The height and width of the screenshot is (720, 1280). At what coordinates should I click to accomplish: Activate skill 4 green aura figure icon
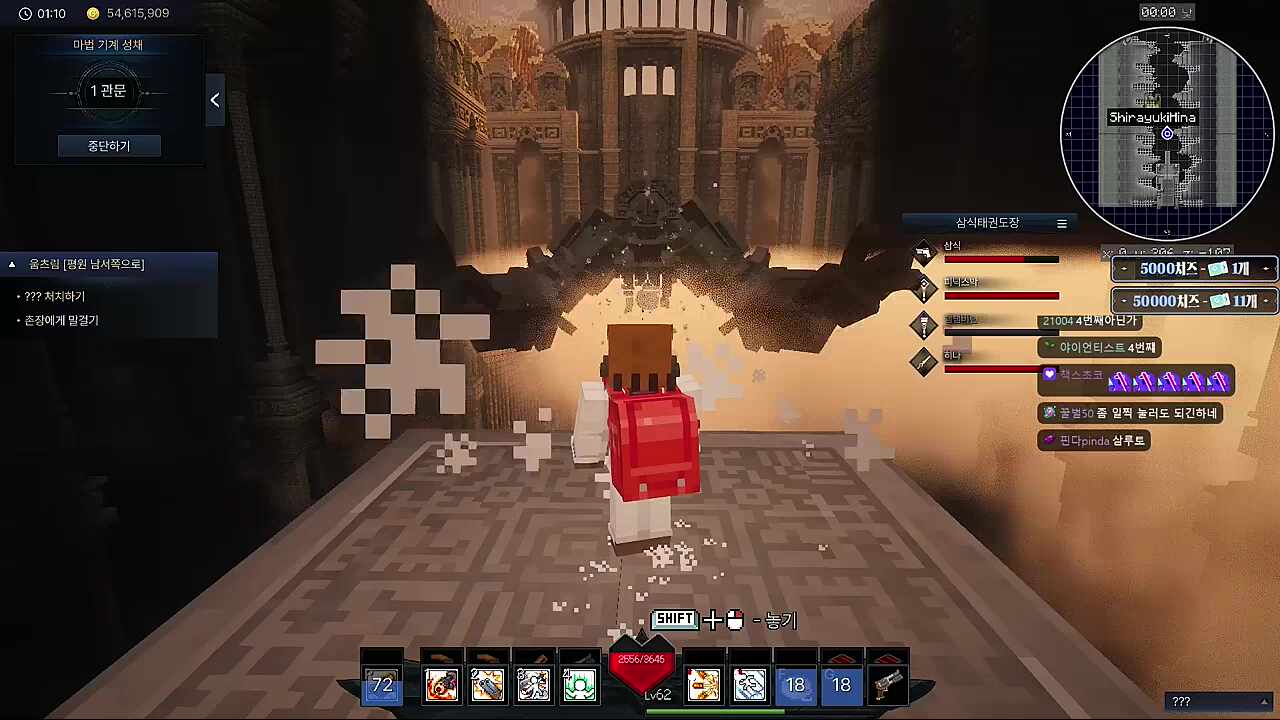(x=579, y=685)
